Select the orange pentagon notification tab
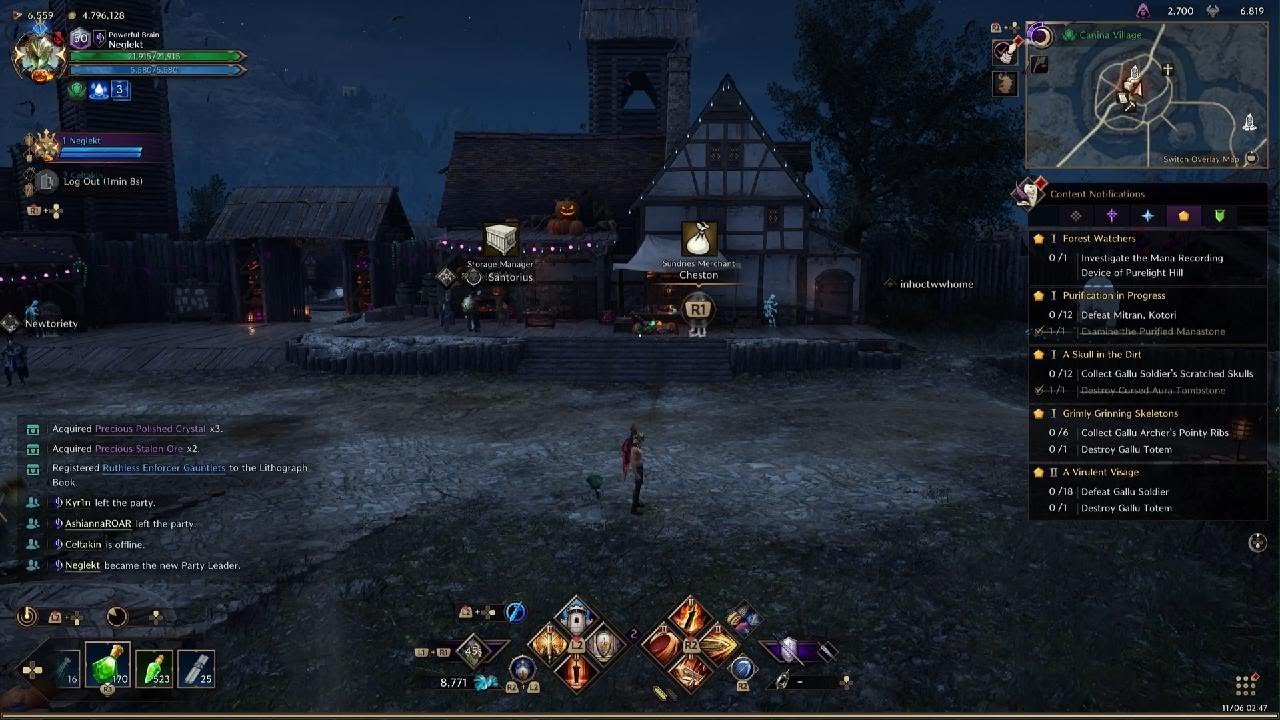Screen dimensions: 1280x720 (1184, 216)
